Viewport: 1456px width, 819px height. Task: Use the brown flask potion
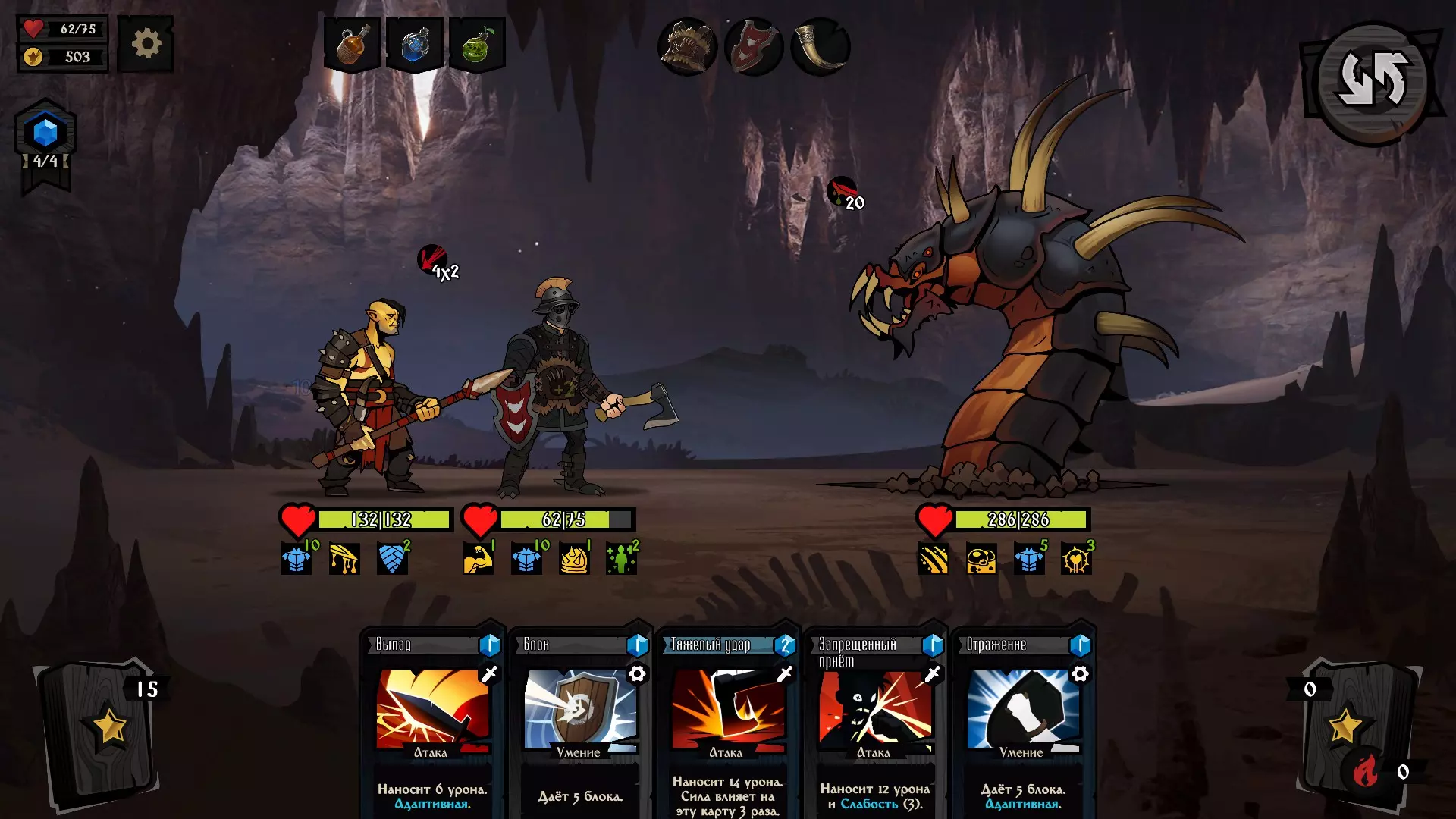[x=352, y=45]
